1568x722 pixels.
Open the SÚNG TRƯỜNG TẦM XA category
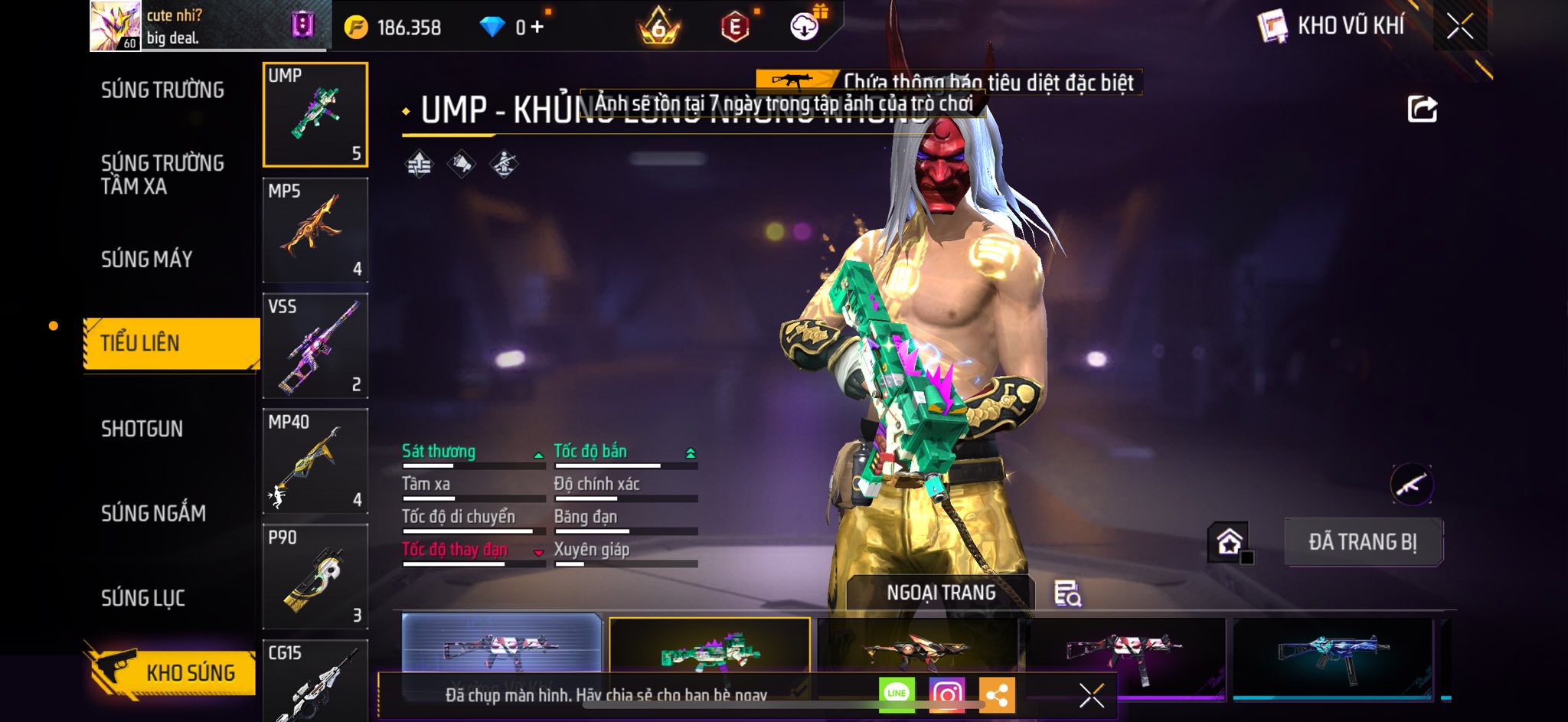point(162,175)
